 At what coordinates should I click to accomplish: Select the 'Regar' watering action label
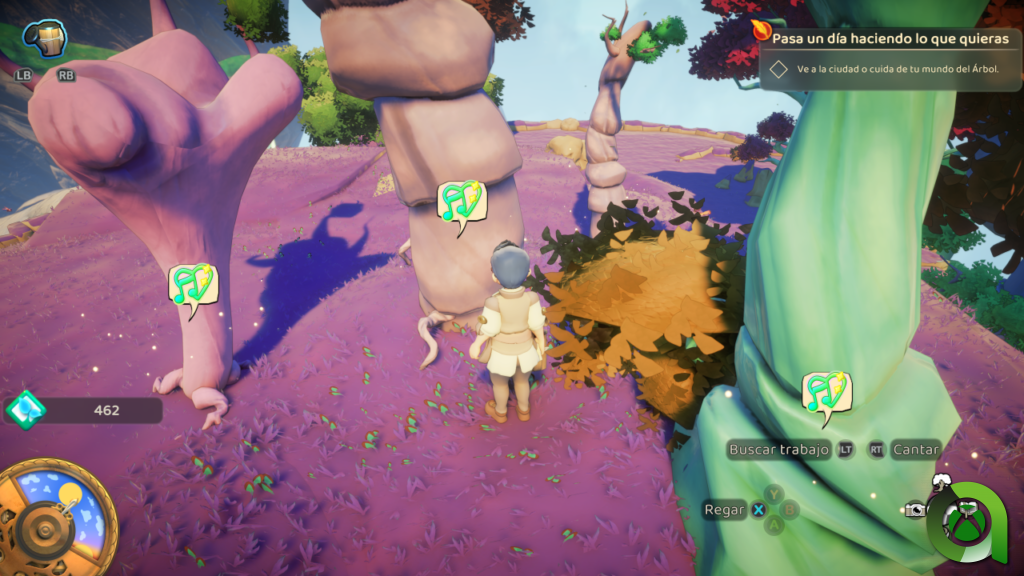click(x=724, y=510)
